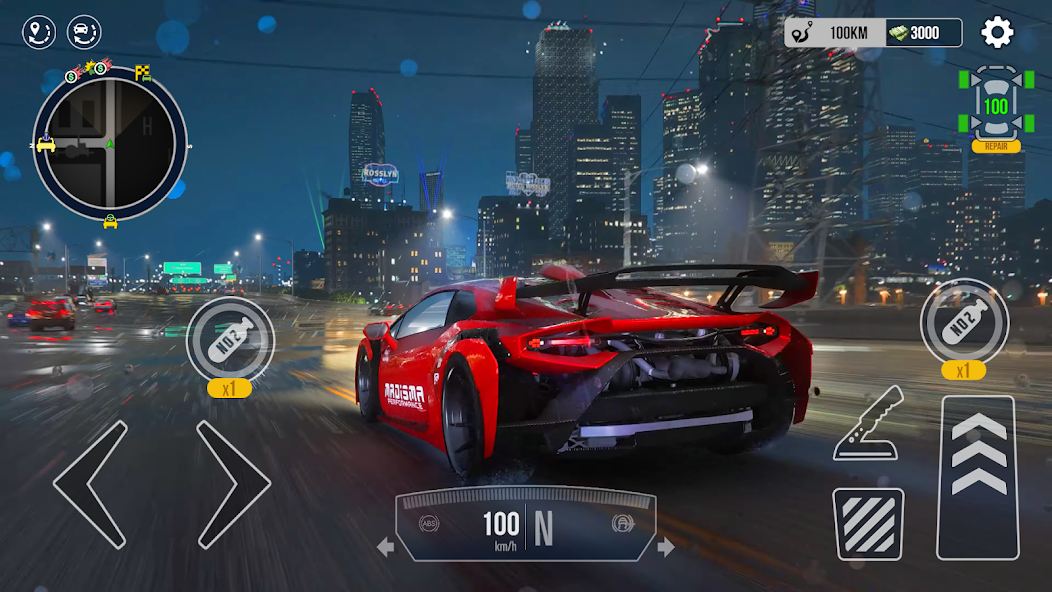Toggle the traction control icon on the speedometer
Viewport: 1052px width, 592px height.
(x=621, y=523)
